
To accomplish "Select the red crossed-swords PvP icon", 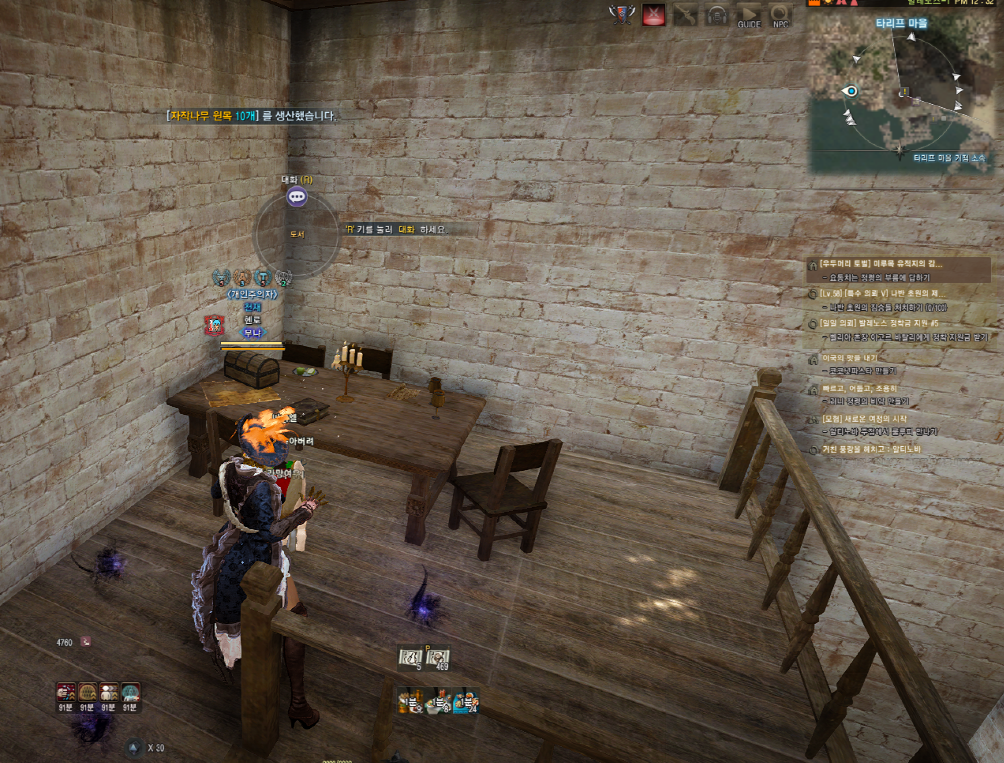I will pyautogui.click(x=654, y=16).
